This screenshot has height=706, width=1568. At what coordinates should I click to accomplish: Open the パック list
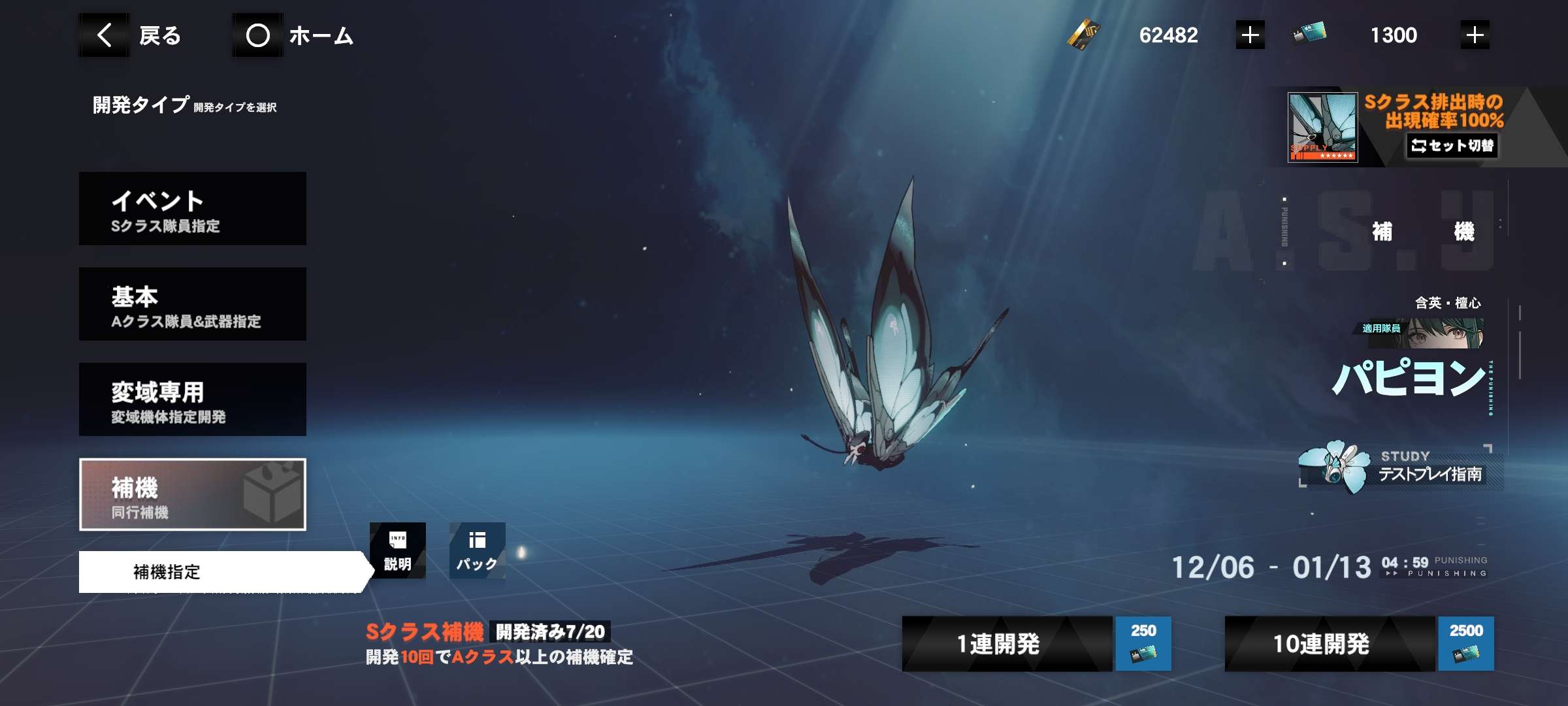point(477,550)
